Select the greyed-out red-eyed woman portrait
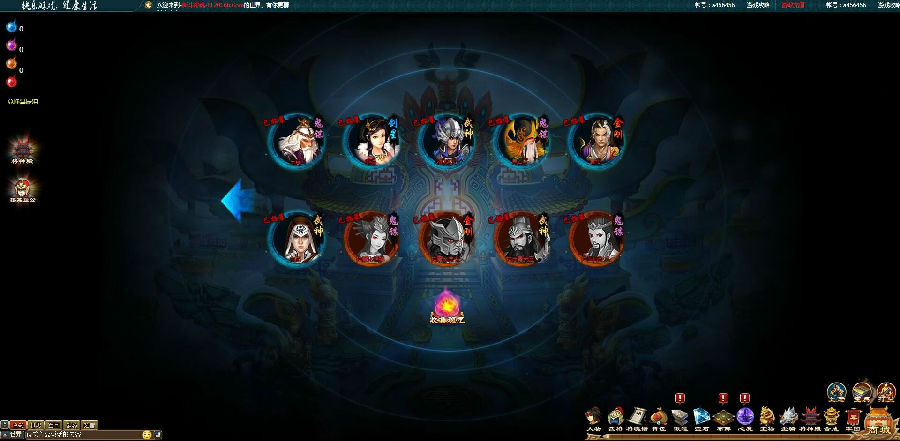This screenshot has width=900, height=441. pos(372,240)
